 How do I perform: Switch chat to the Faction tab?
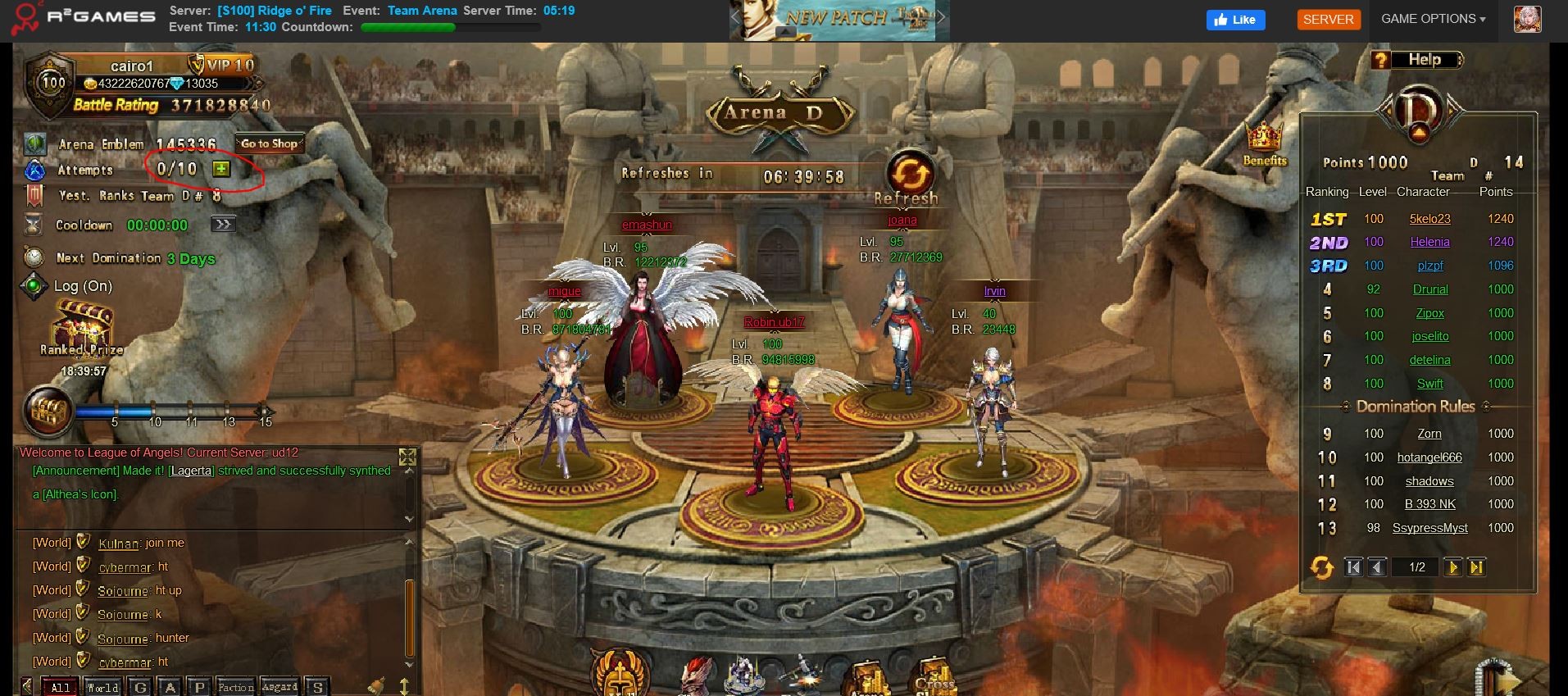pyautogui.click(x=235, y=687)
